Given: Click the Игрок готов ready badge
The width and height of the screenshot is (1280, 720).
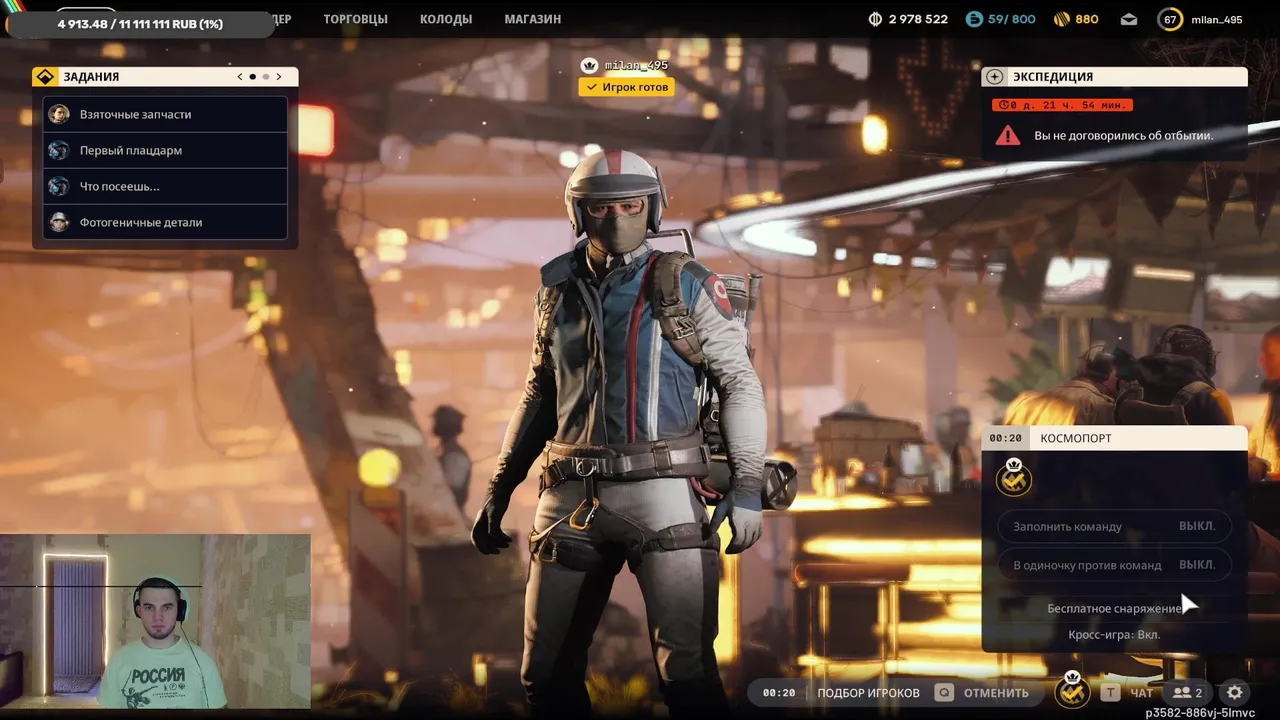Looking at the screenshot, I should point(626,87).
